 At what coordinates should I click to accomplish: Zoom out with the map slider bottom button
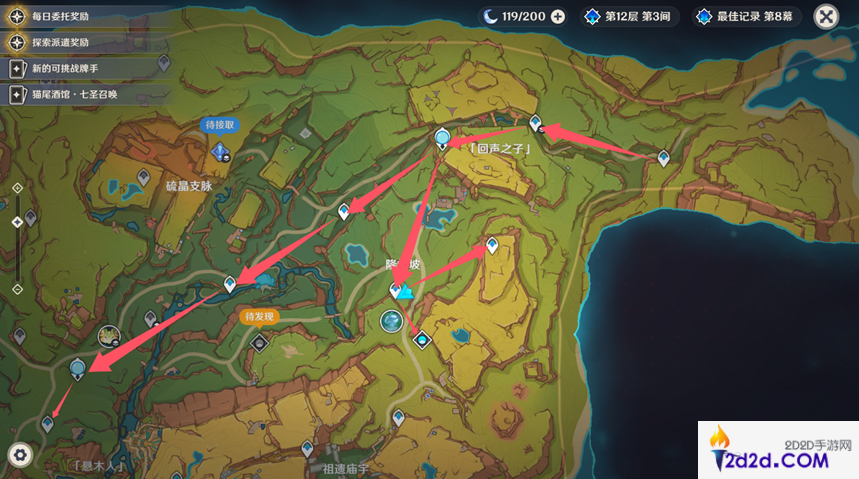(x=17, y=289)
